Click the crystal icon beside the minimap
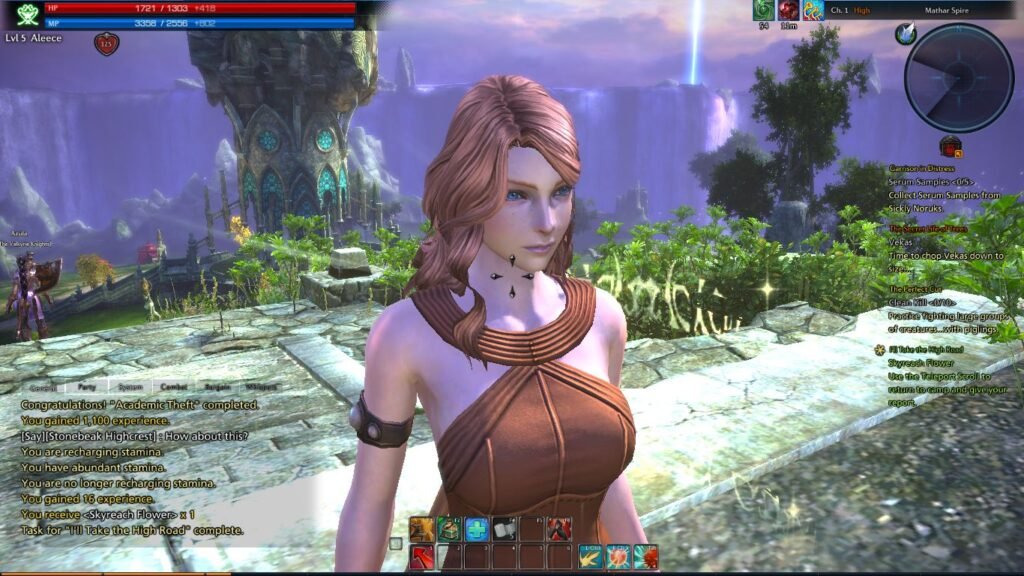 click(906, 35)
